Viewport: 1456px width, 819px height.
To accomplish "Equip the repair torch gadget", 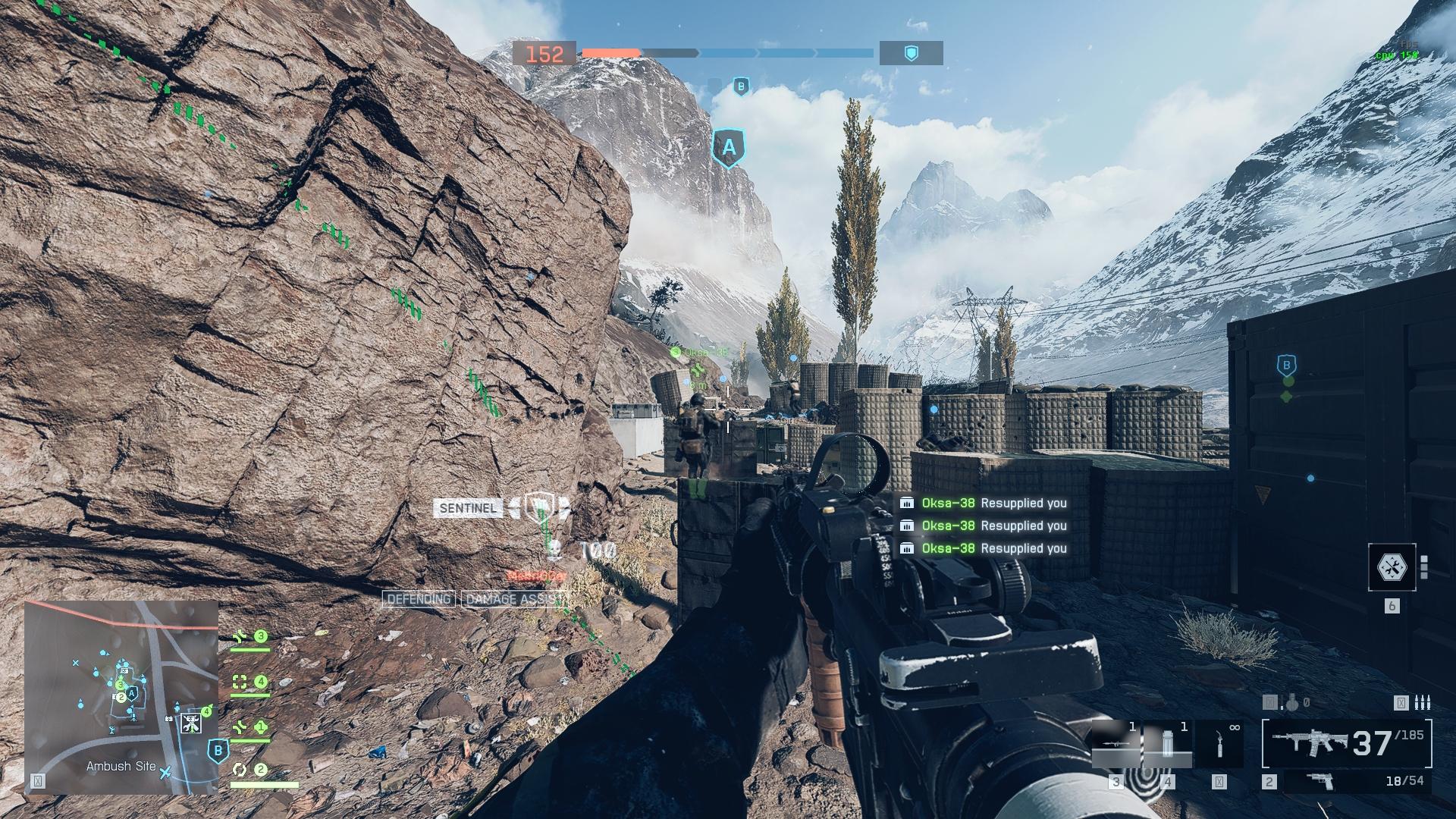I will click(x=1219, y=743).
